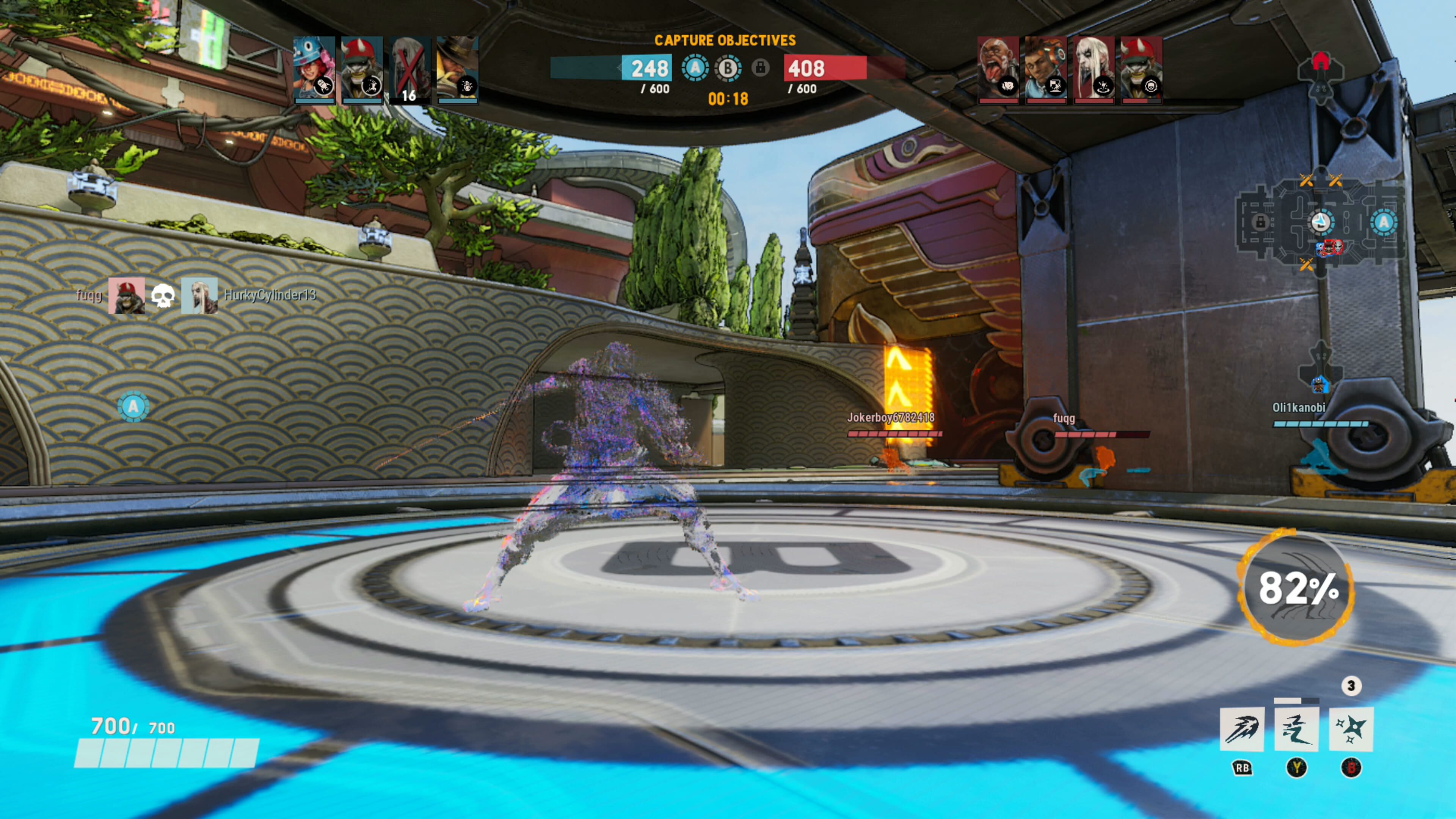Select the Buttercup portrait on the blue team
Screen dimensions: 1456x819
(314, 71)
